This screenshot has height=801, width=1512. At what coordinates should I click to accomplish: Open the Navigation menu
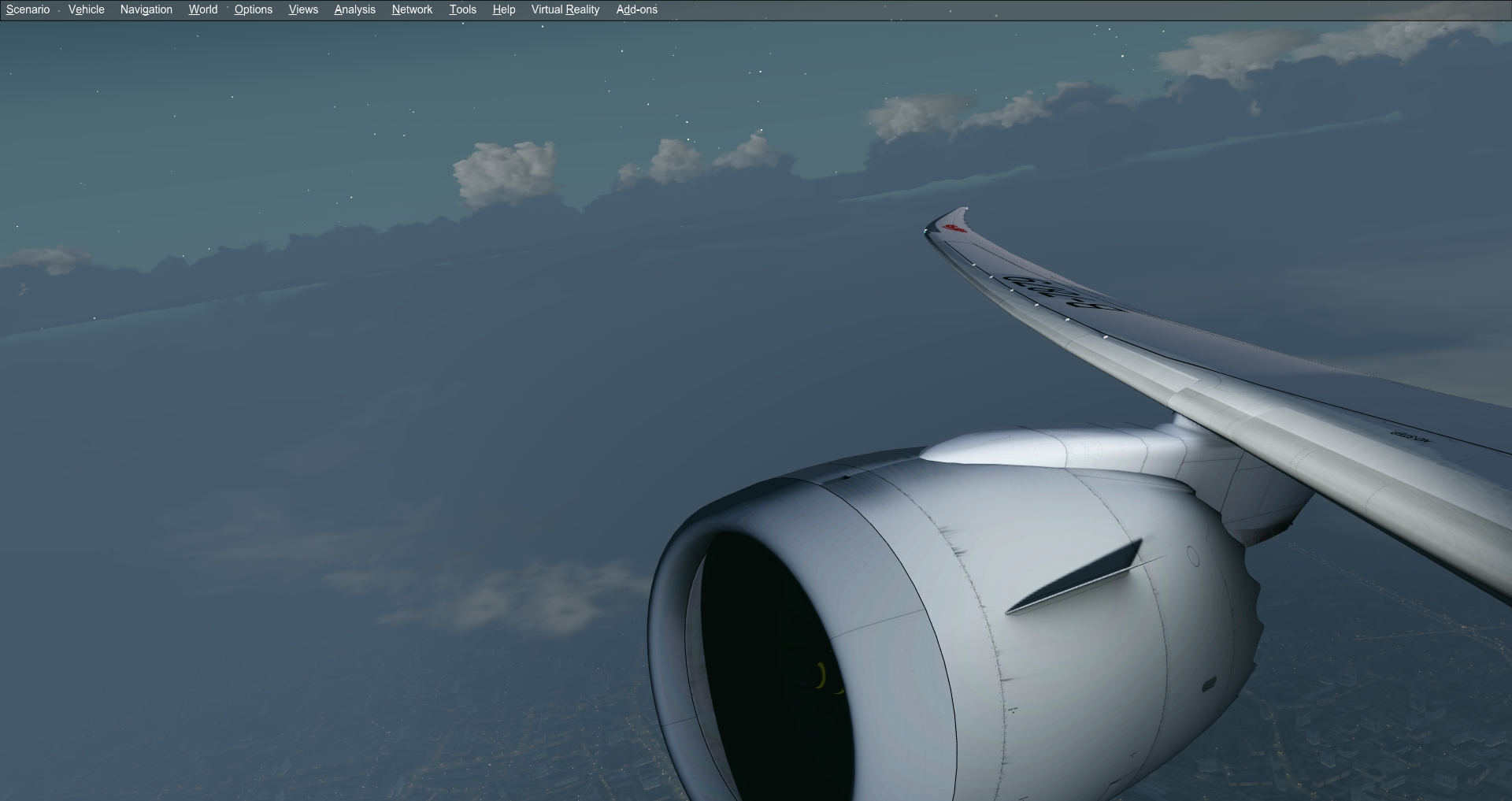click(146, 9)
